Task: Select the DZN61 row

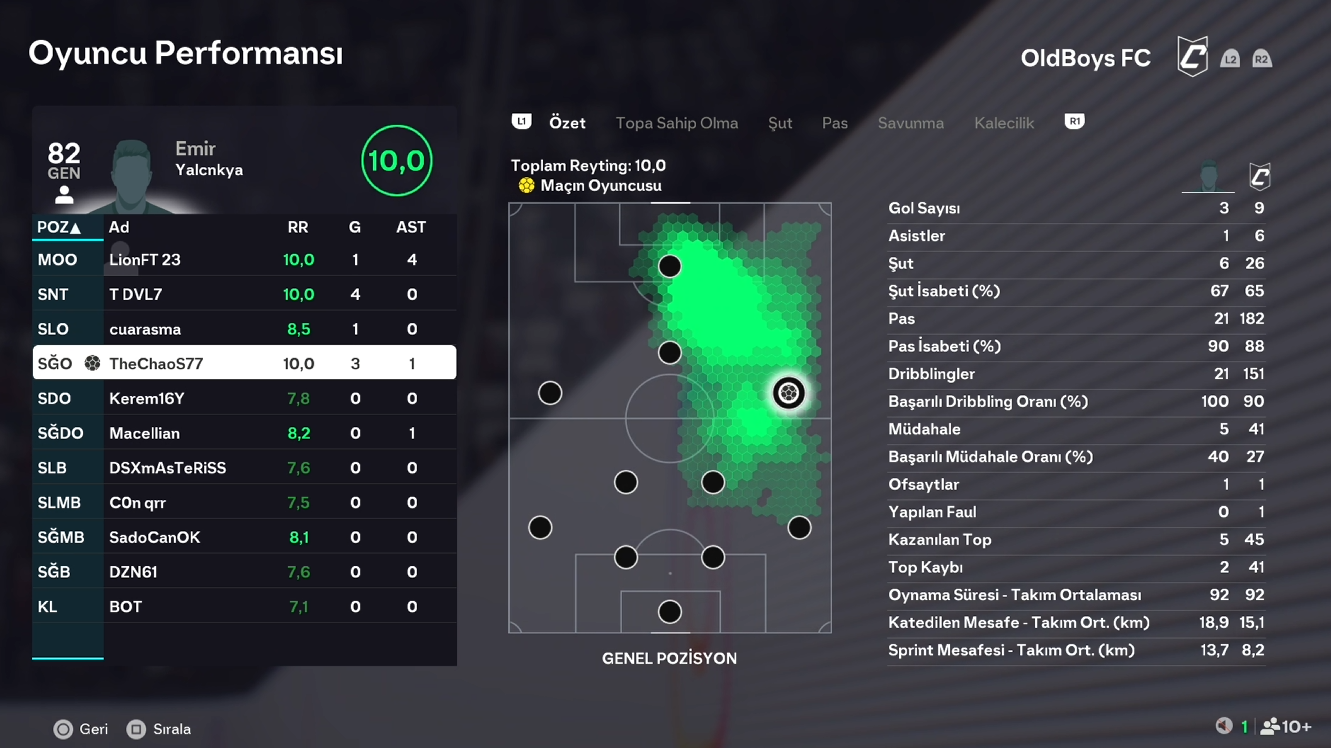Action: [244, 572]
